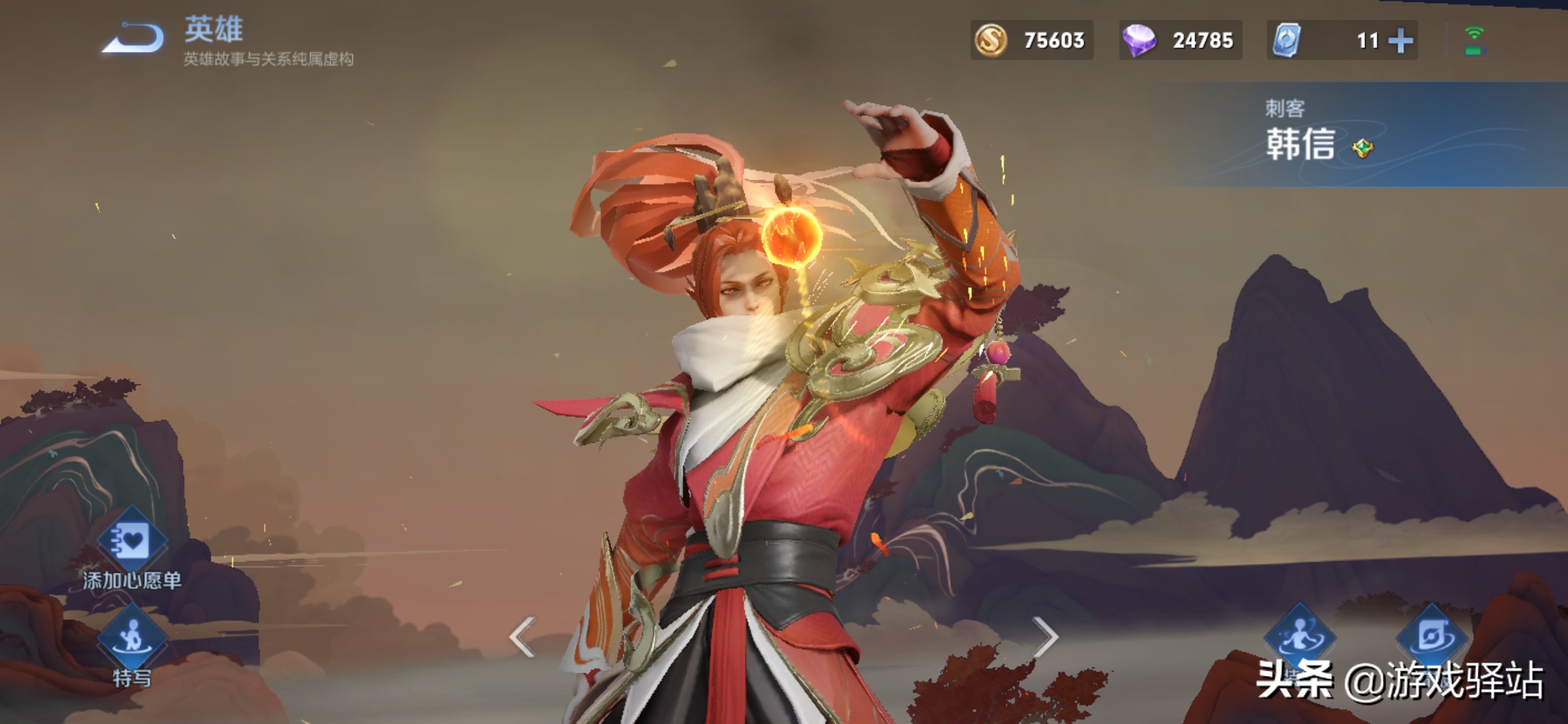Click the gold coin currency counter
Screen dimensions: 1568x724
pyautogui.click(x=1032, y=40)
